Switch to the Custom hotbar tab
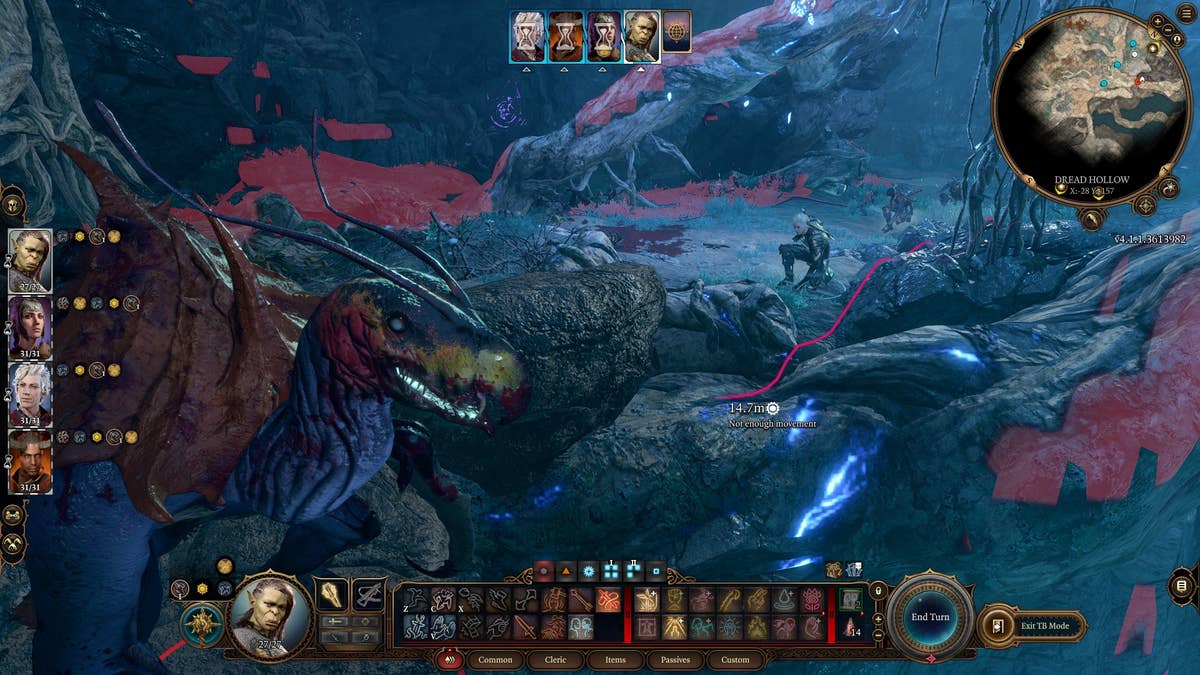 735,660
